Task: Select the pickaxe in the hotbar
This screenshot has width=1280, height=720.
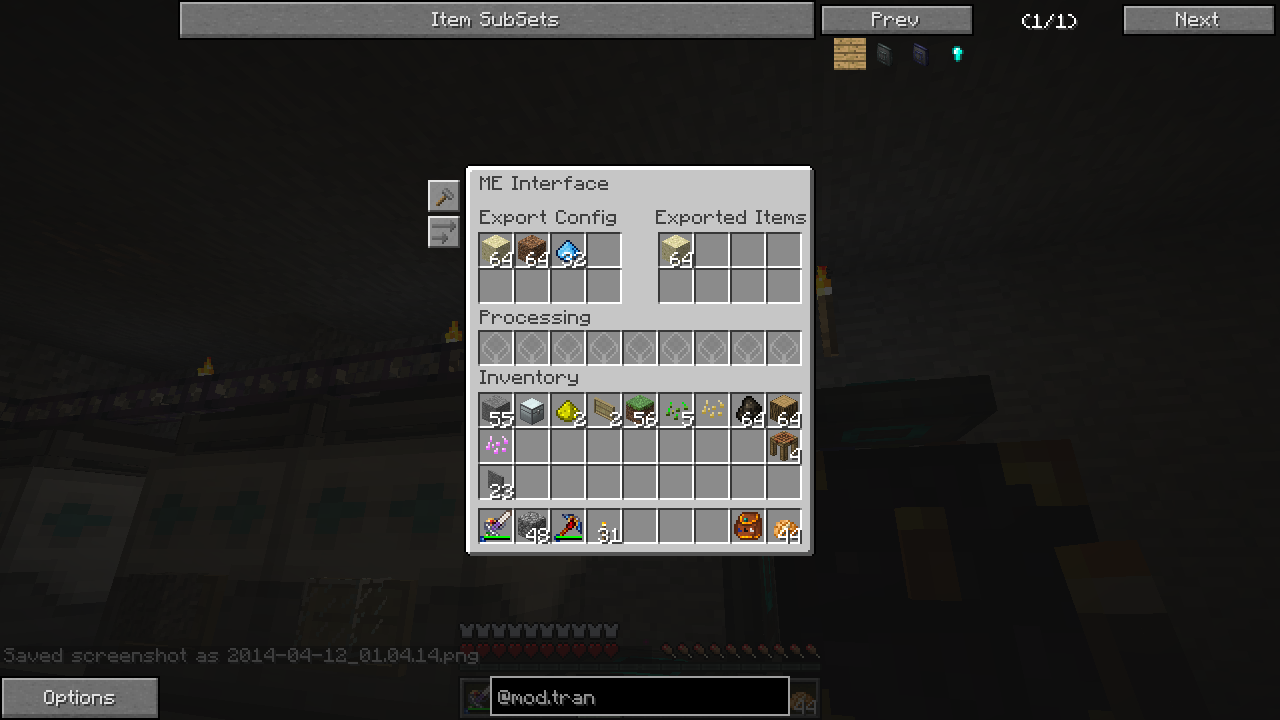Action: tap(568, 526)
